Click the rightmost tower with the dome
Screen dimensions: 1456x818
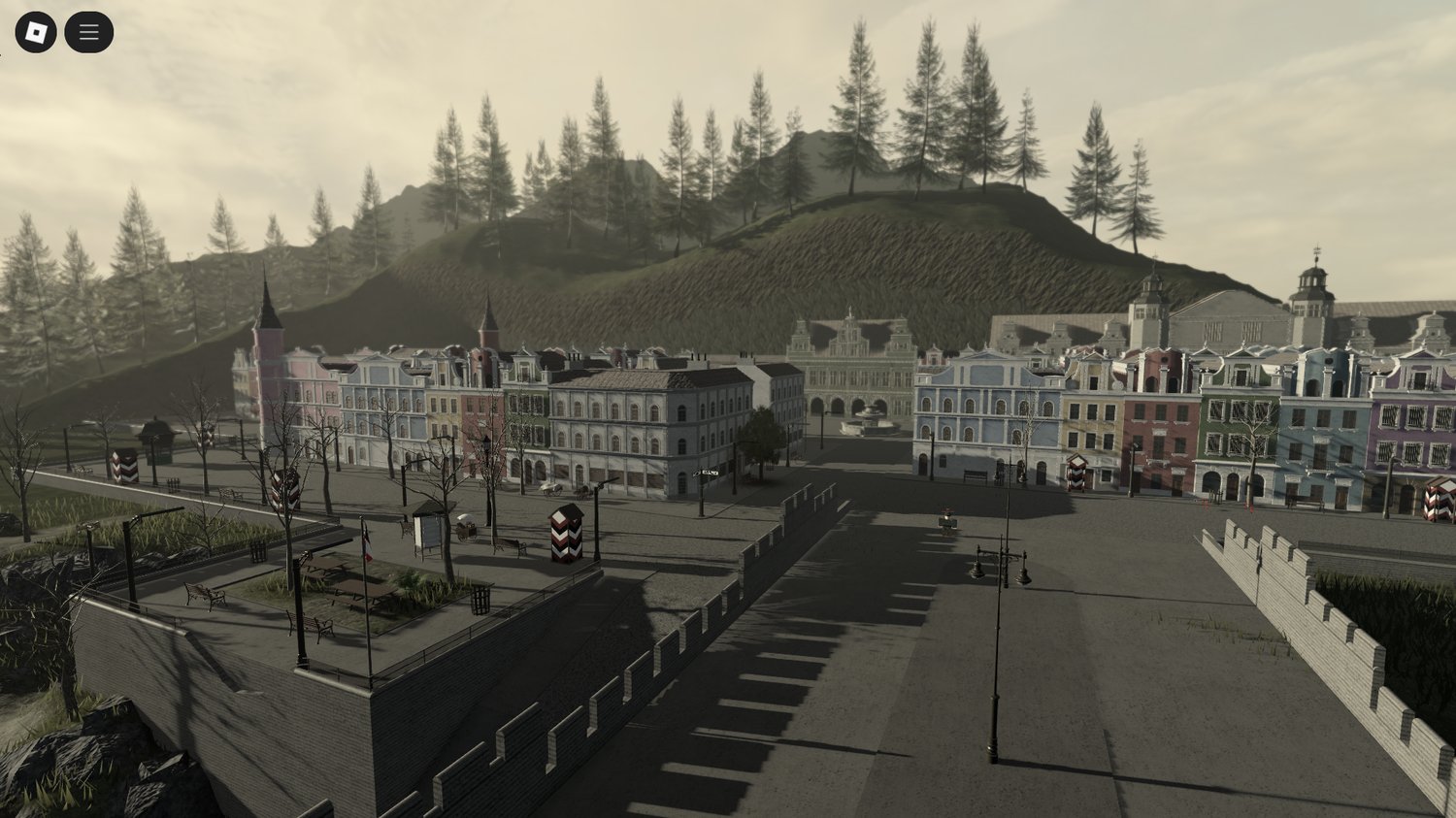tap(1316, 281)
